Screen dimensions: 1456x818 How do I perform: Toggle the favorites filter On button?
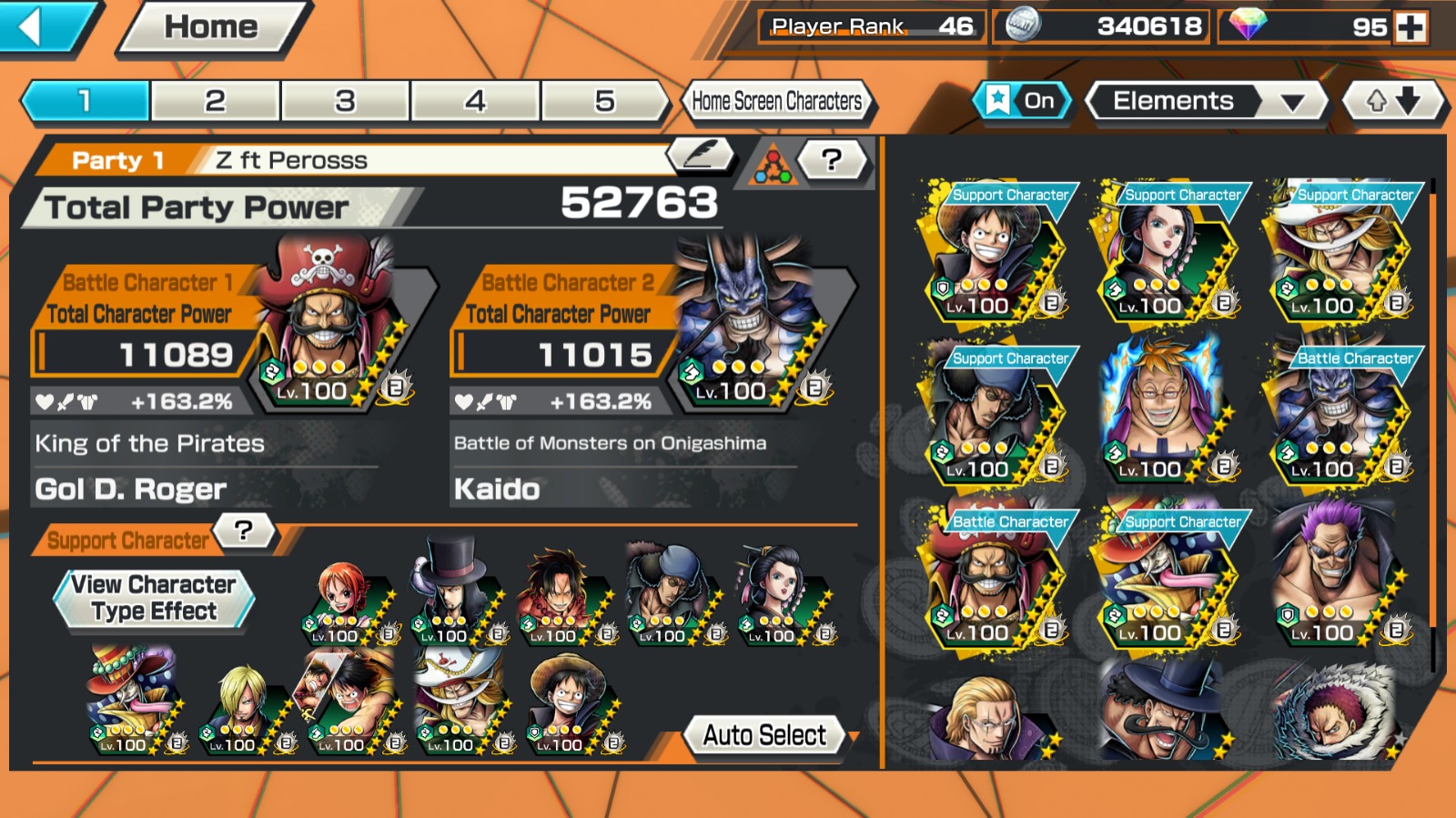pos(1023,101)
